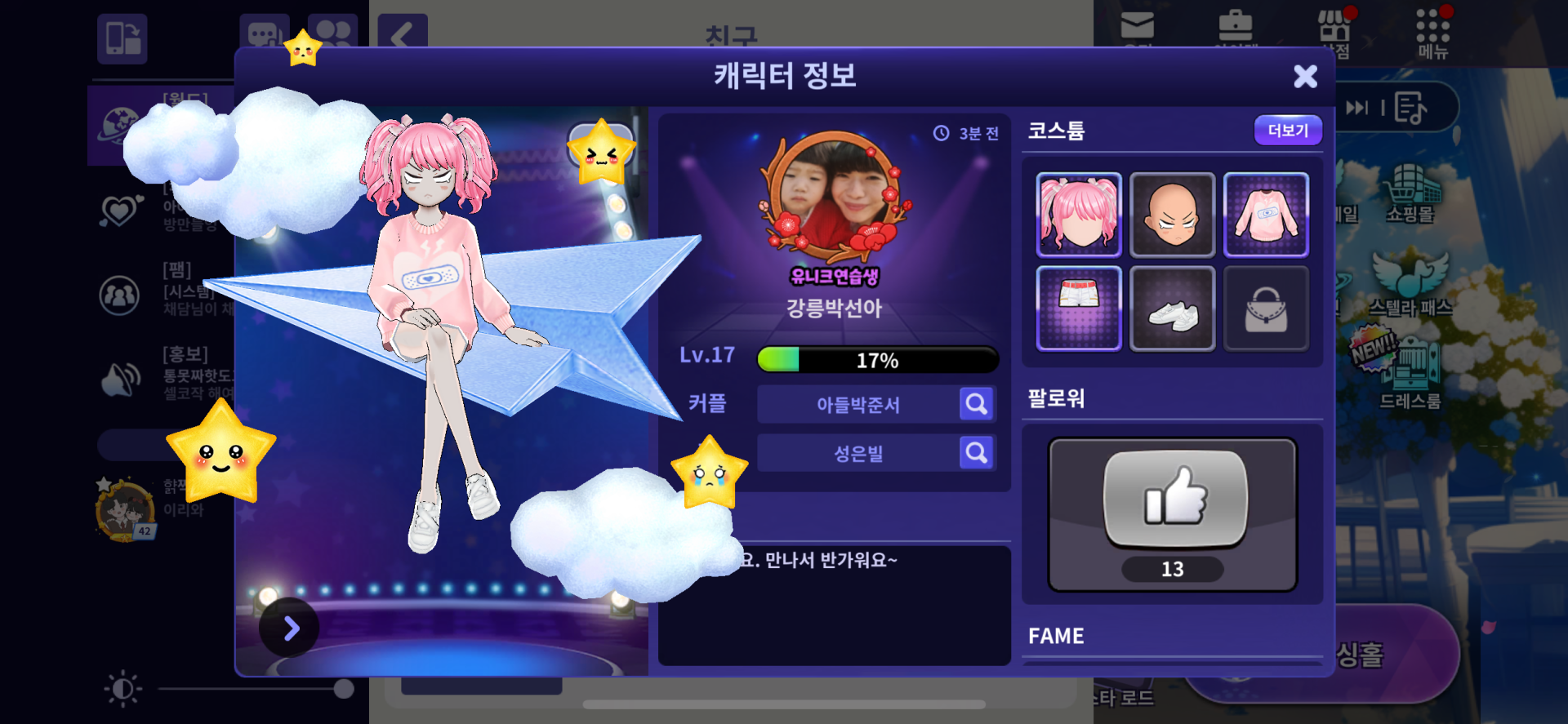Screen dimensions: 1568x724
Task: Open the costume 더보기 button
Action: click(x=1287, y=131)
